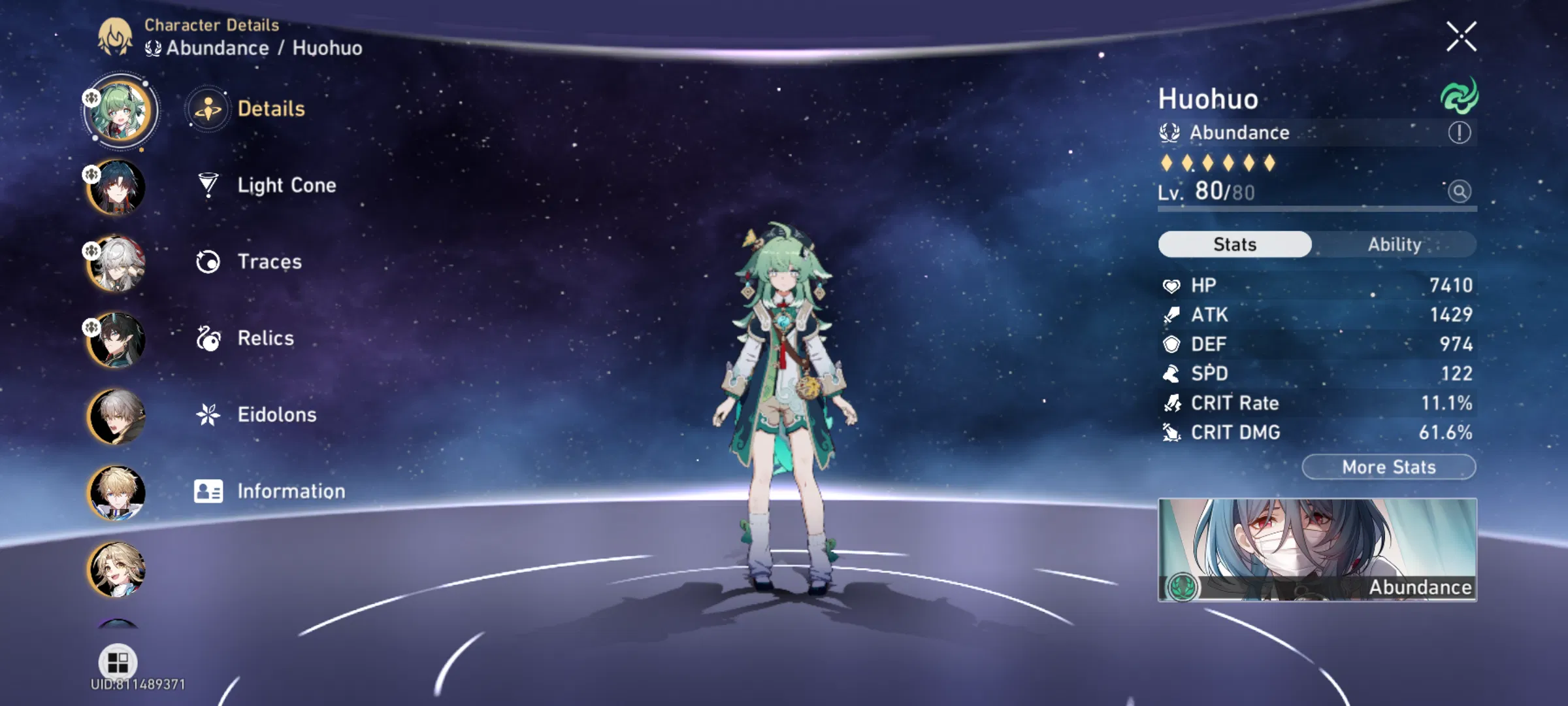Screen dimensions: 1568x706
Task: Open the Eidolons panel
Action: coord(276,414)
